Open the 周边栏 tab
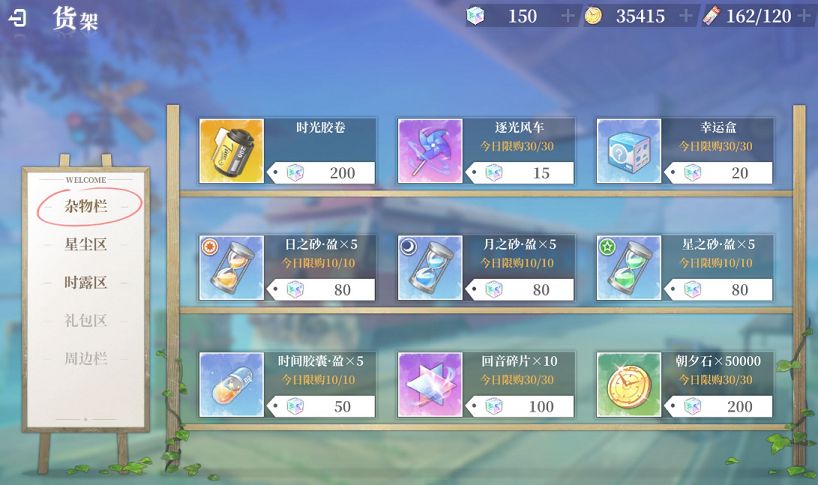 (x=86, y=358)
